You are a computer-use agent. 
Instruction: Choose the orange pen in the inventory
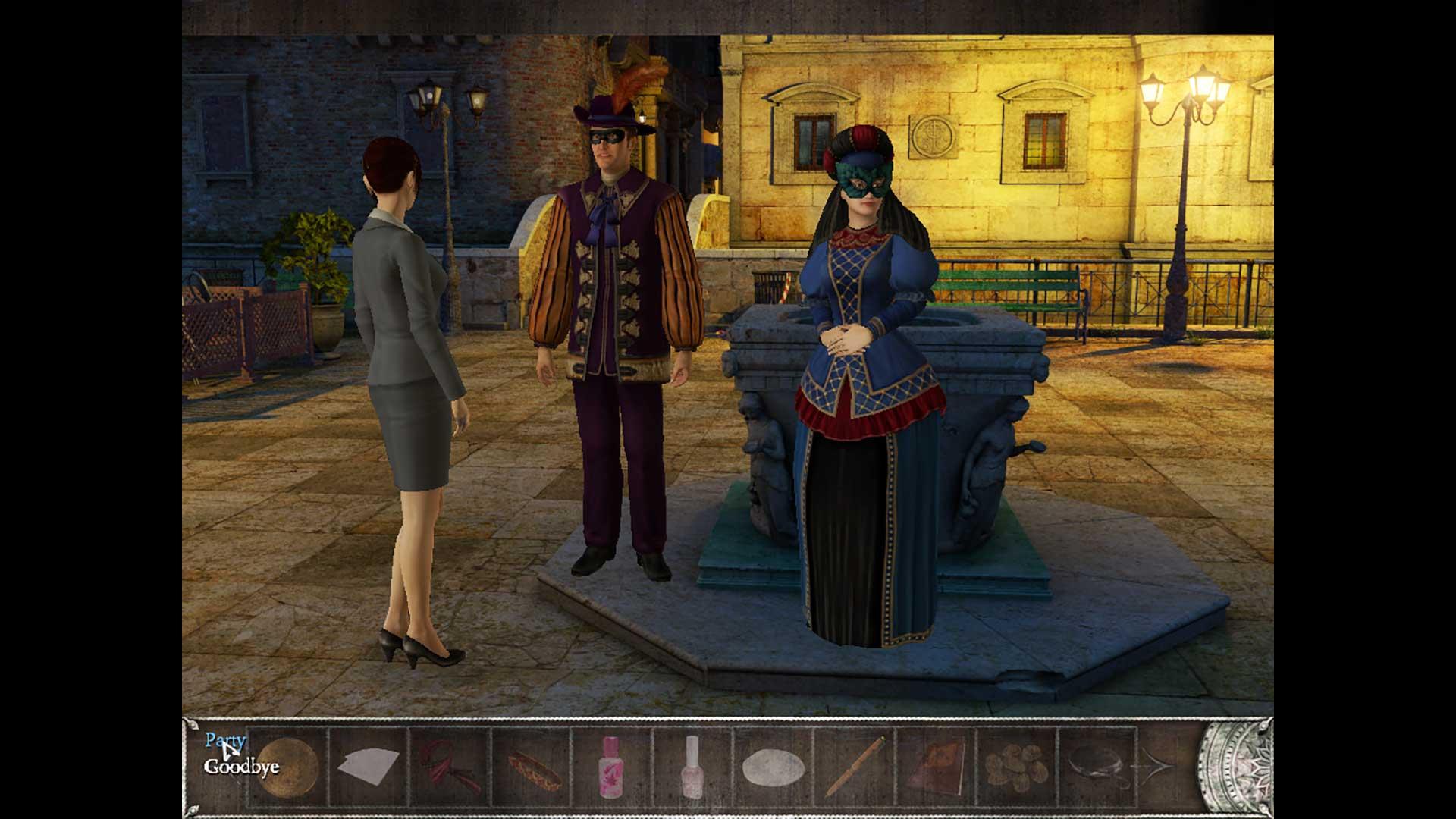point(855,766)
